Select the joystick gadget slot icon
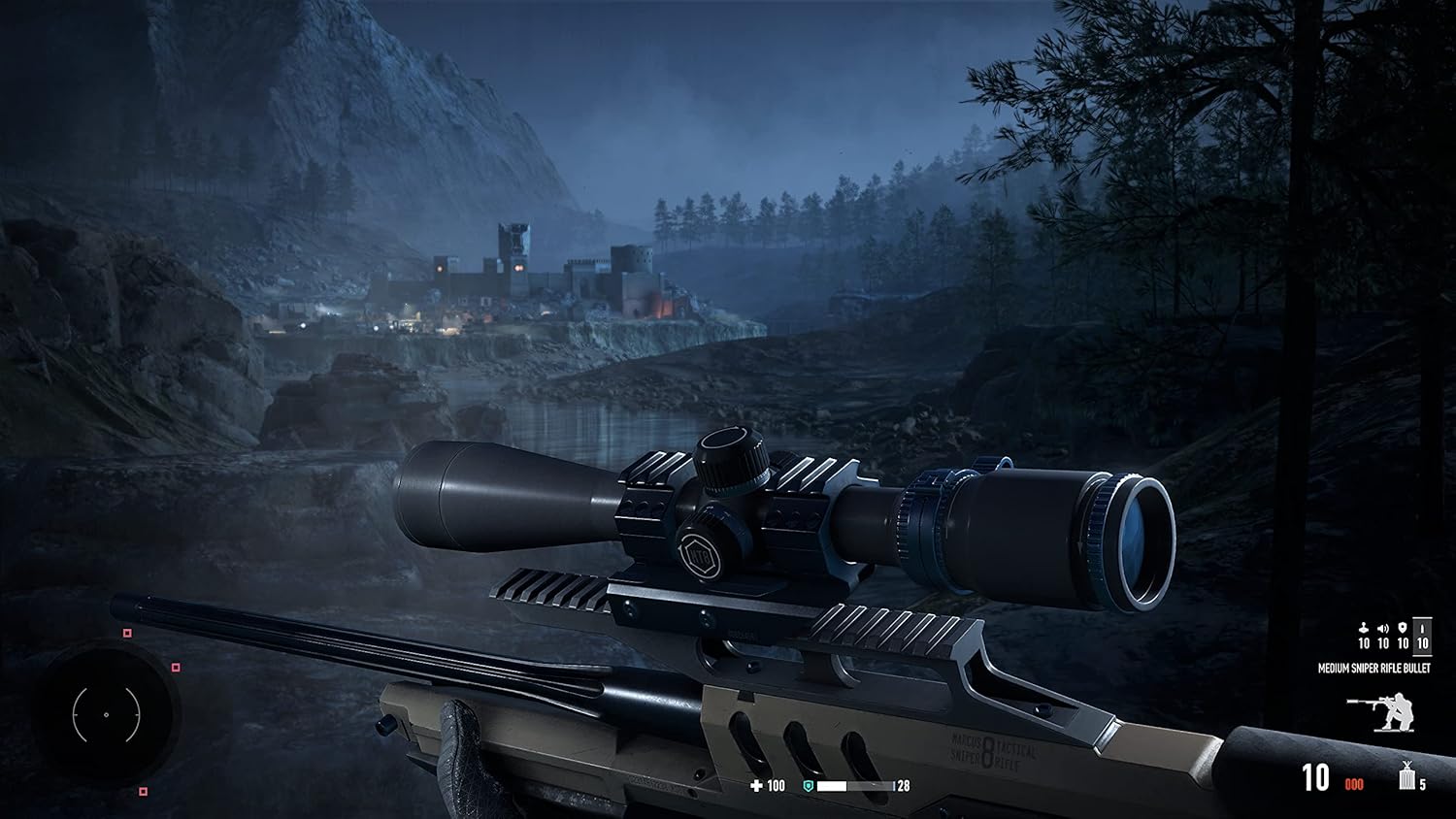 click(1363, 628)
